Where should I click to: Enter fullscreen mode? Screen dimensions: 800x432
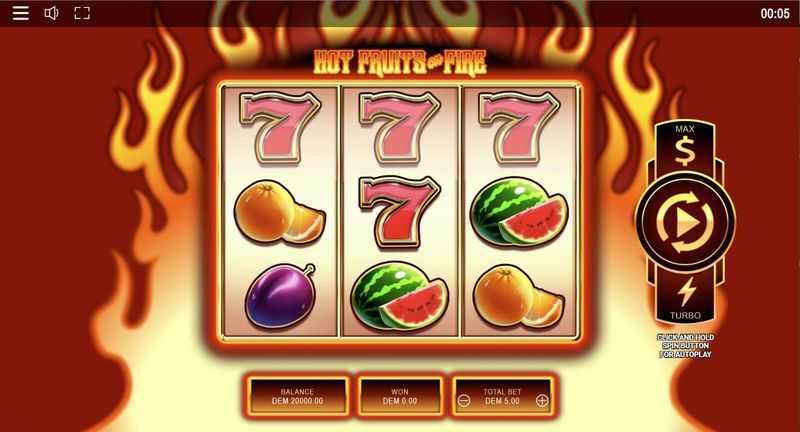[82, 13]
